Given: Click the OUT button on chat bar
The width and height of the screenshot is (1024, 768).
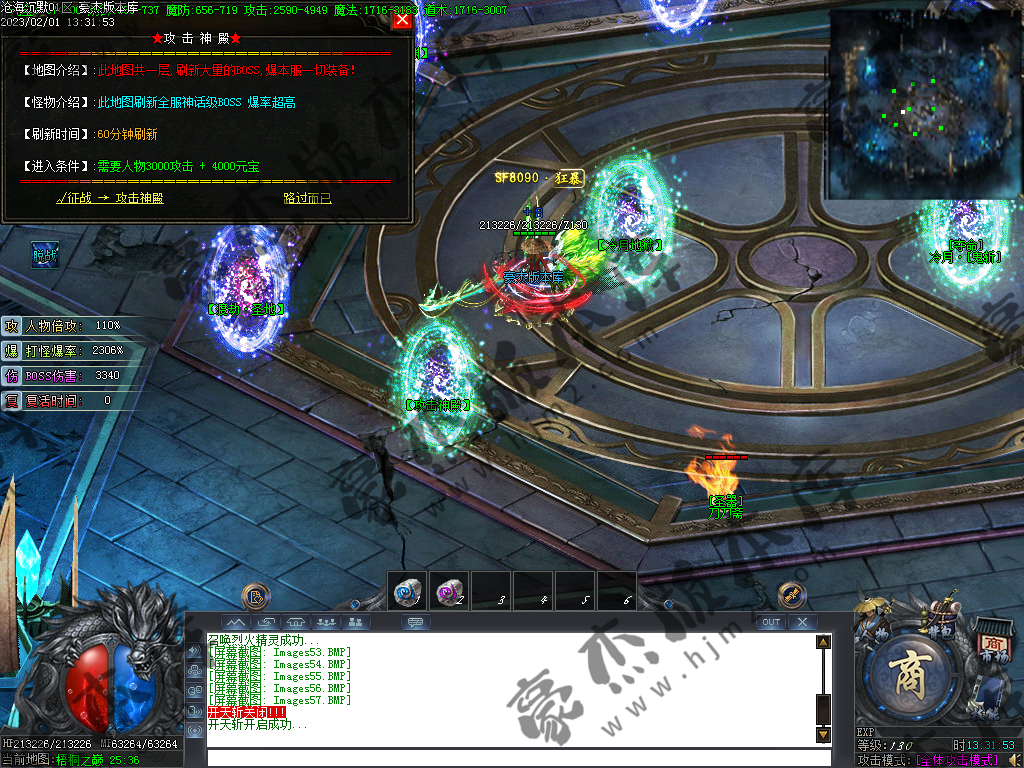Looking at the screenshot, I should (x=770, y=622).
